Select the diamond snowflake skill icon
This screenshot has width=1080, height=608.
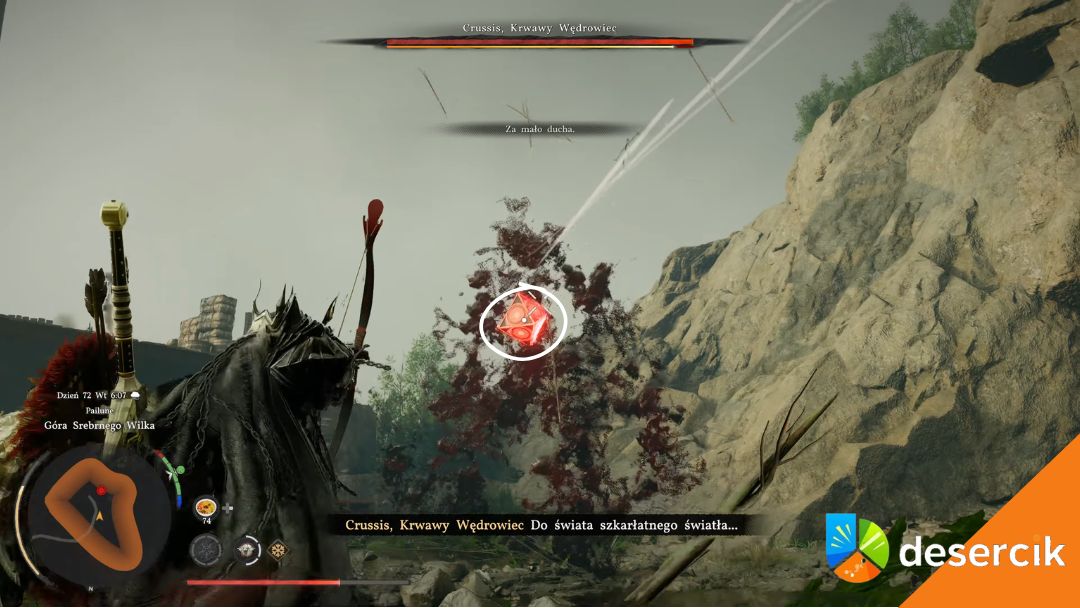click(277, 549)
